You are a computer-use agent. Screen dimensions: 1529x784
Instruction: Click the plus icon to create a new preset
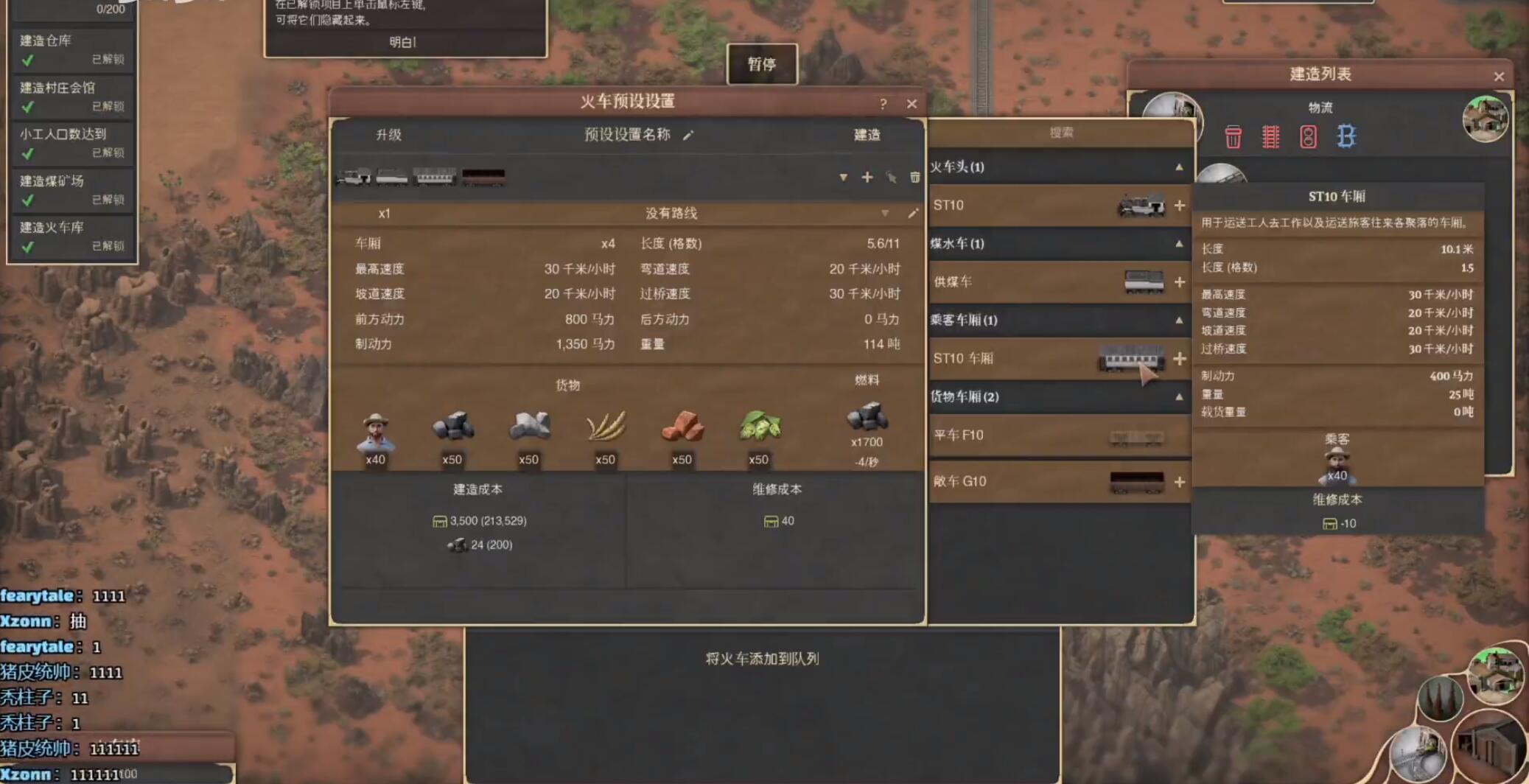coord(867,178)
